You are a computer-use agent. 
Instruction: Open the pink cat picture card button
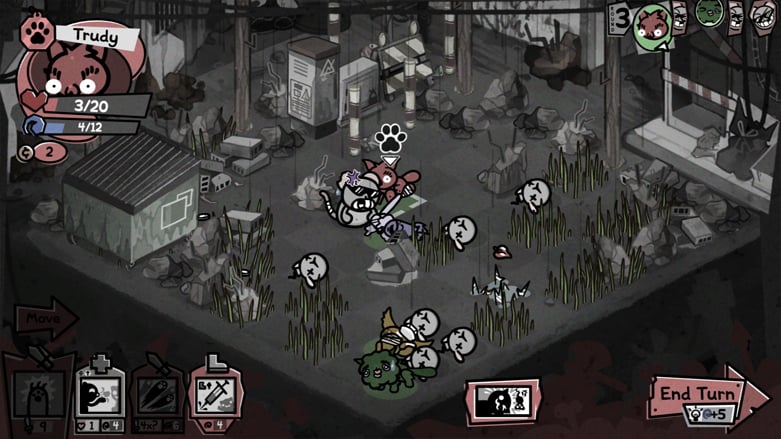point(503,401)
